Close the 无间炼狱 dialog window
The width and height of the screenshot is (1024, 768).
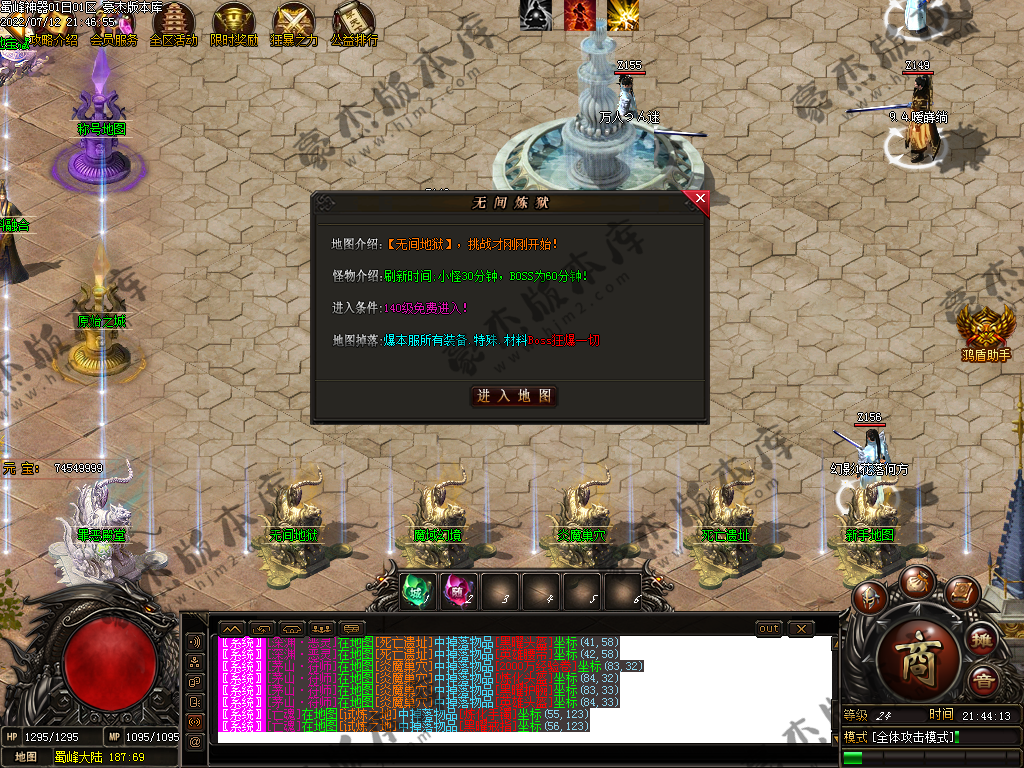pyautogui.click(x=700, y=199)
